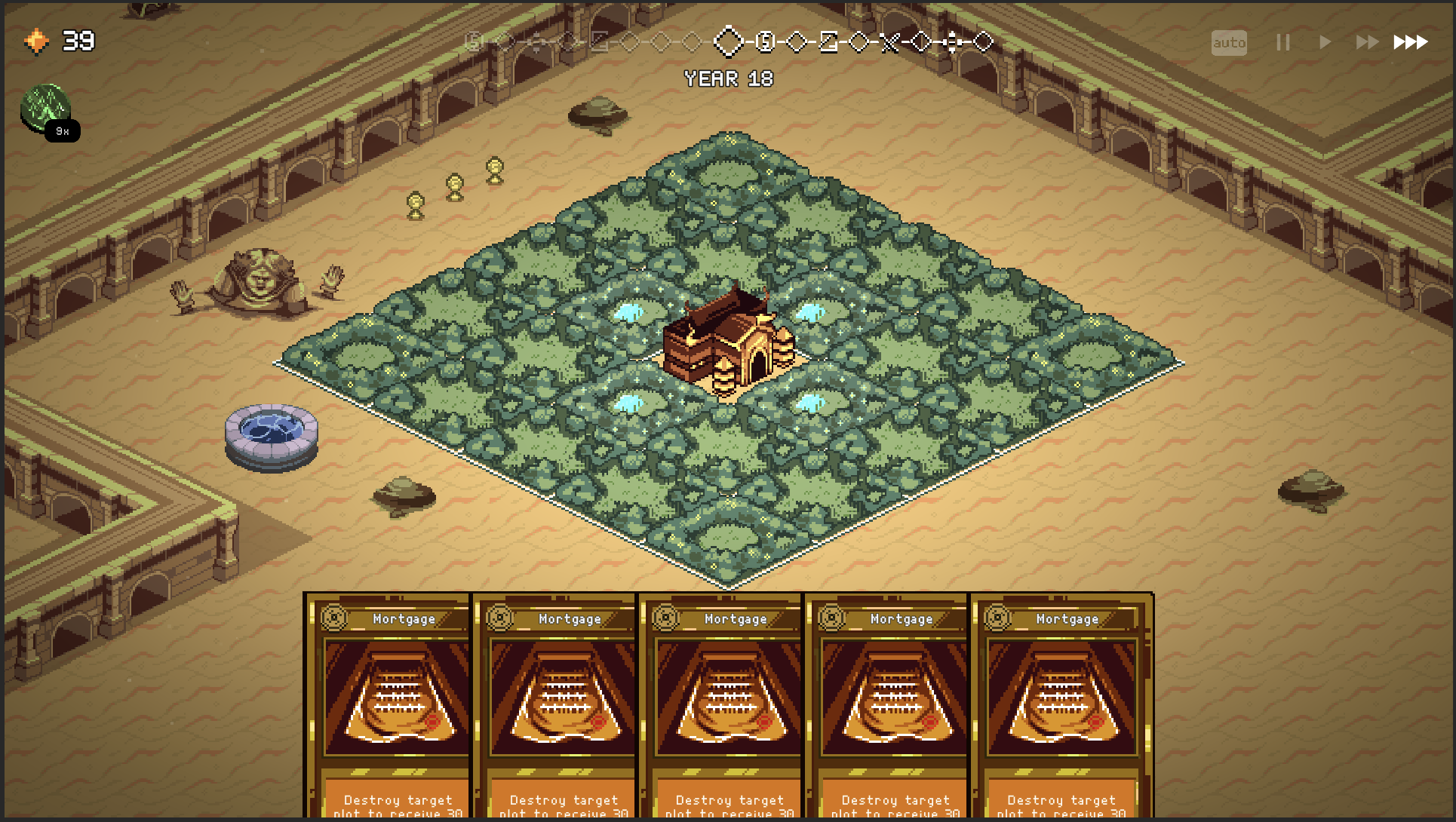Click the curved-arrow event icon on the timeline
The height and width of the screenshot is (822, 1456).
pos(828,43)
